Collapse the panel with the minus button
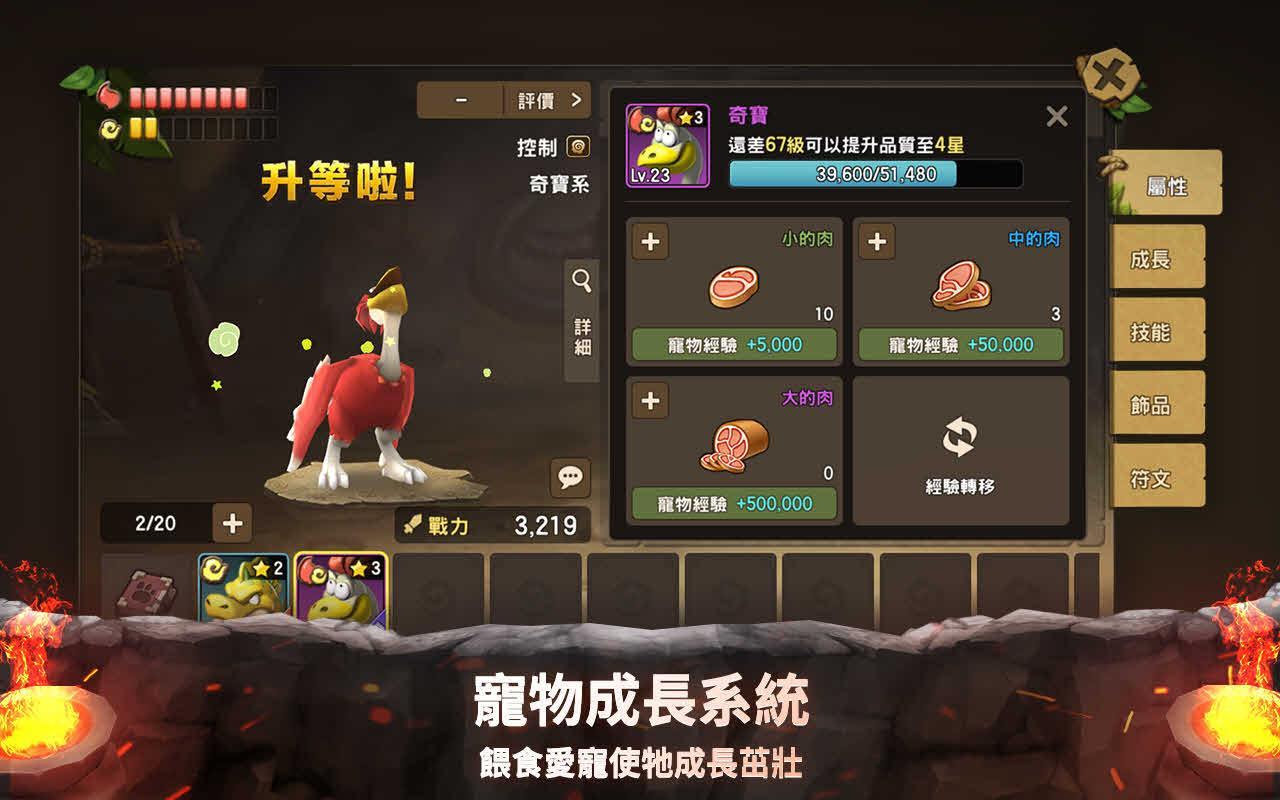 click(461, 100)
